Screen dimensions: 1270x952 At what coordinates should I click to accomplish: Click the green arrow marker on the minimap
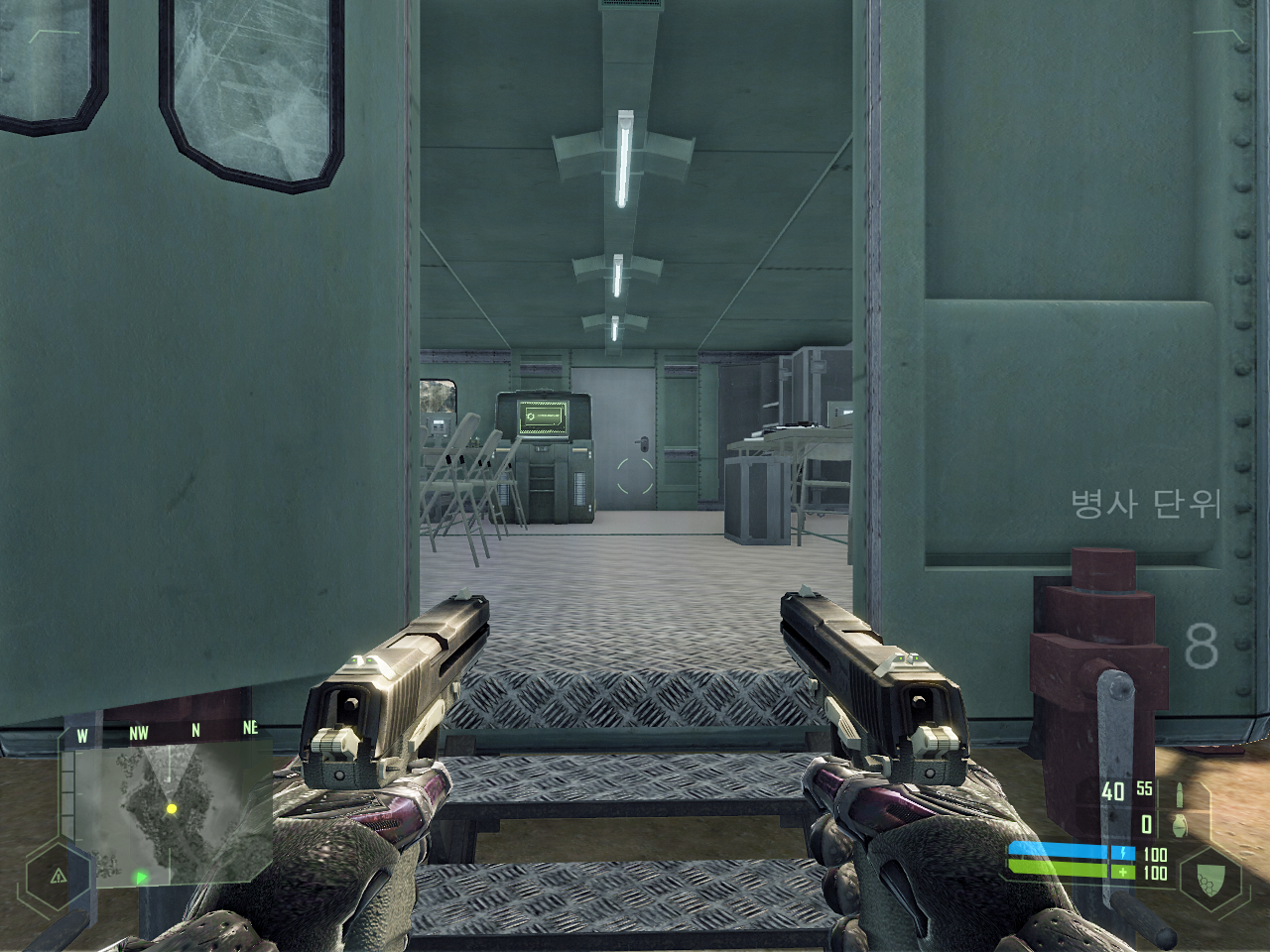(141, 877)
